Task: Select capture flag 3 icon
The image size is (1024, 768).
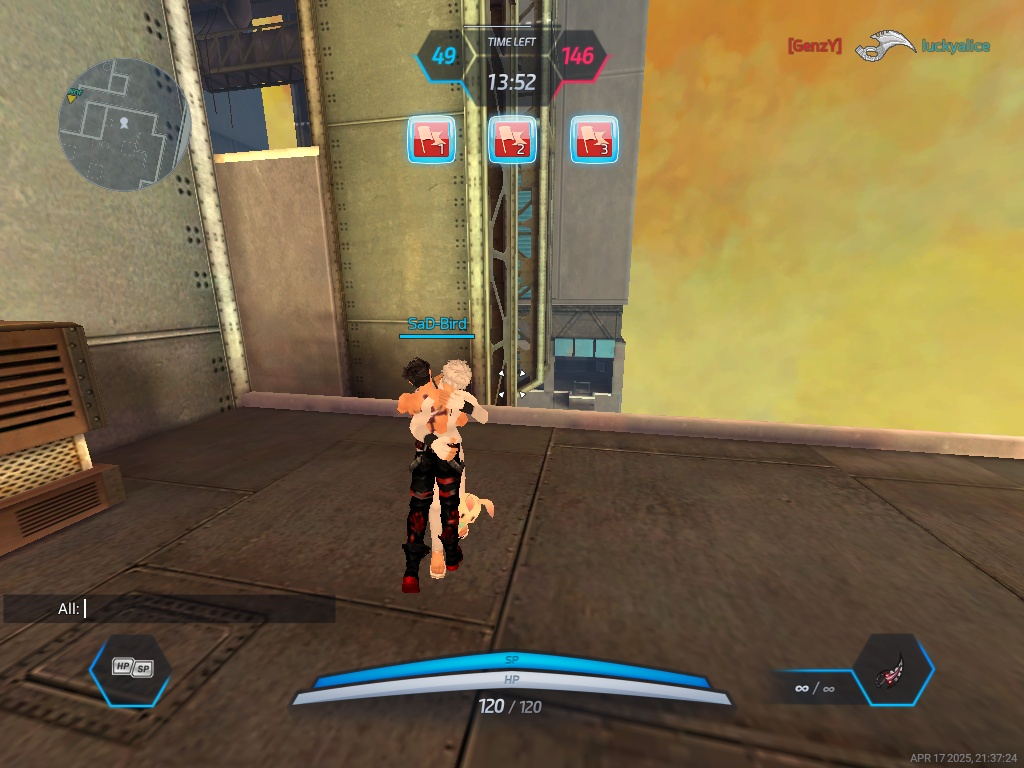Action: [x=594, y=140]
